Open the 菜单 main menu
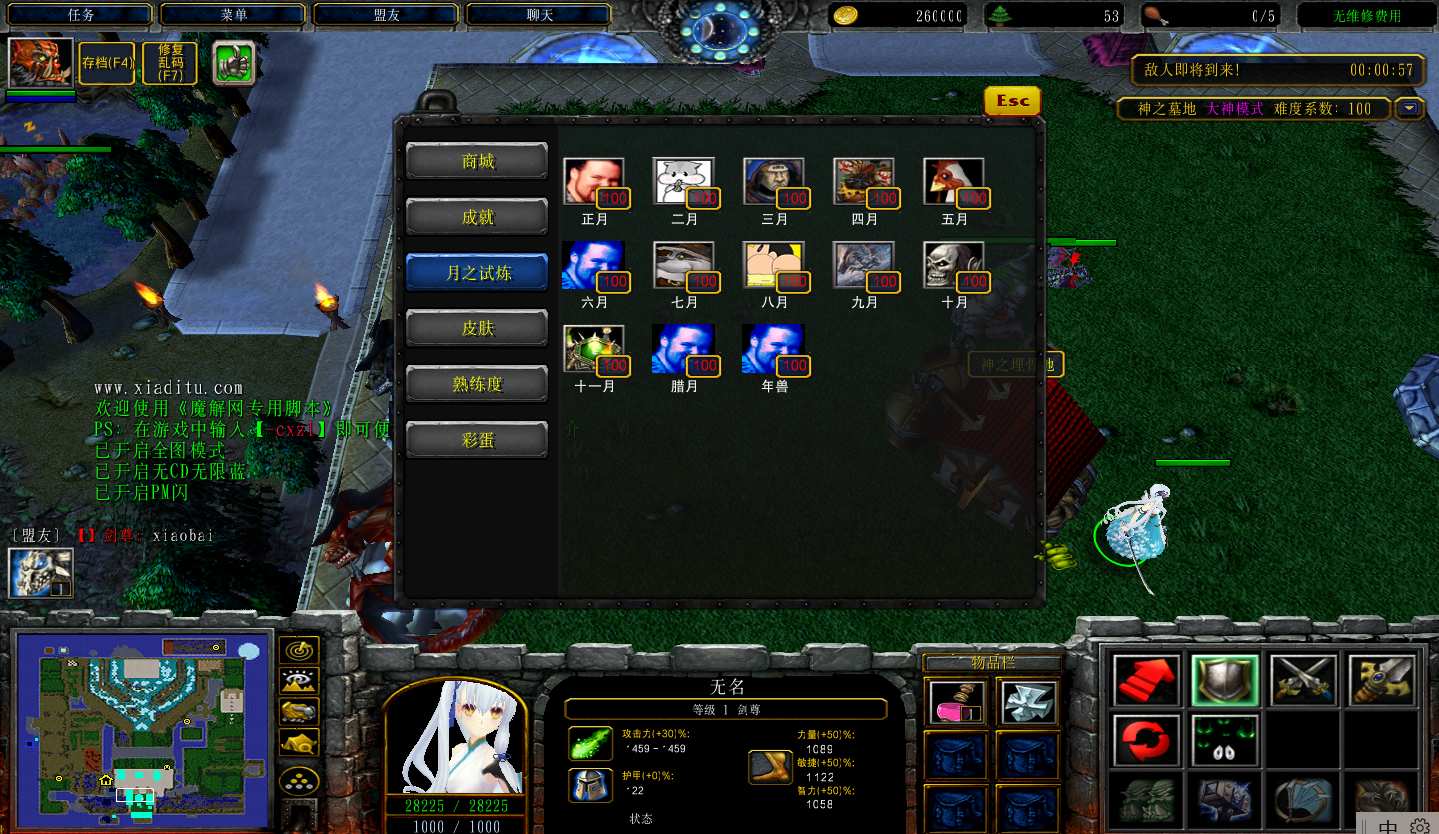1439x834 pixels. coord(234,15)
